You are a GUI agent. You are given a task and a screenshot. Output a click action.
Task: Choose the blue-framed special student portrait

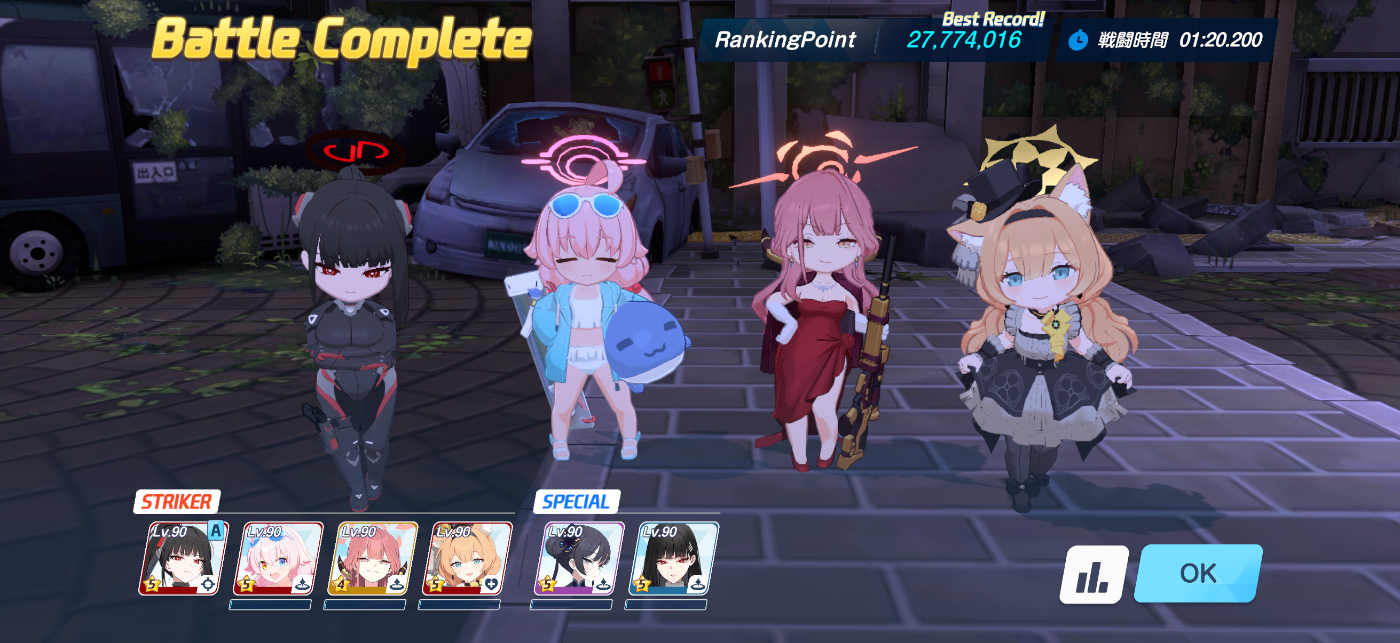673,558
